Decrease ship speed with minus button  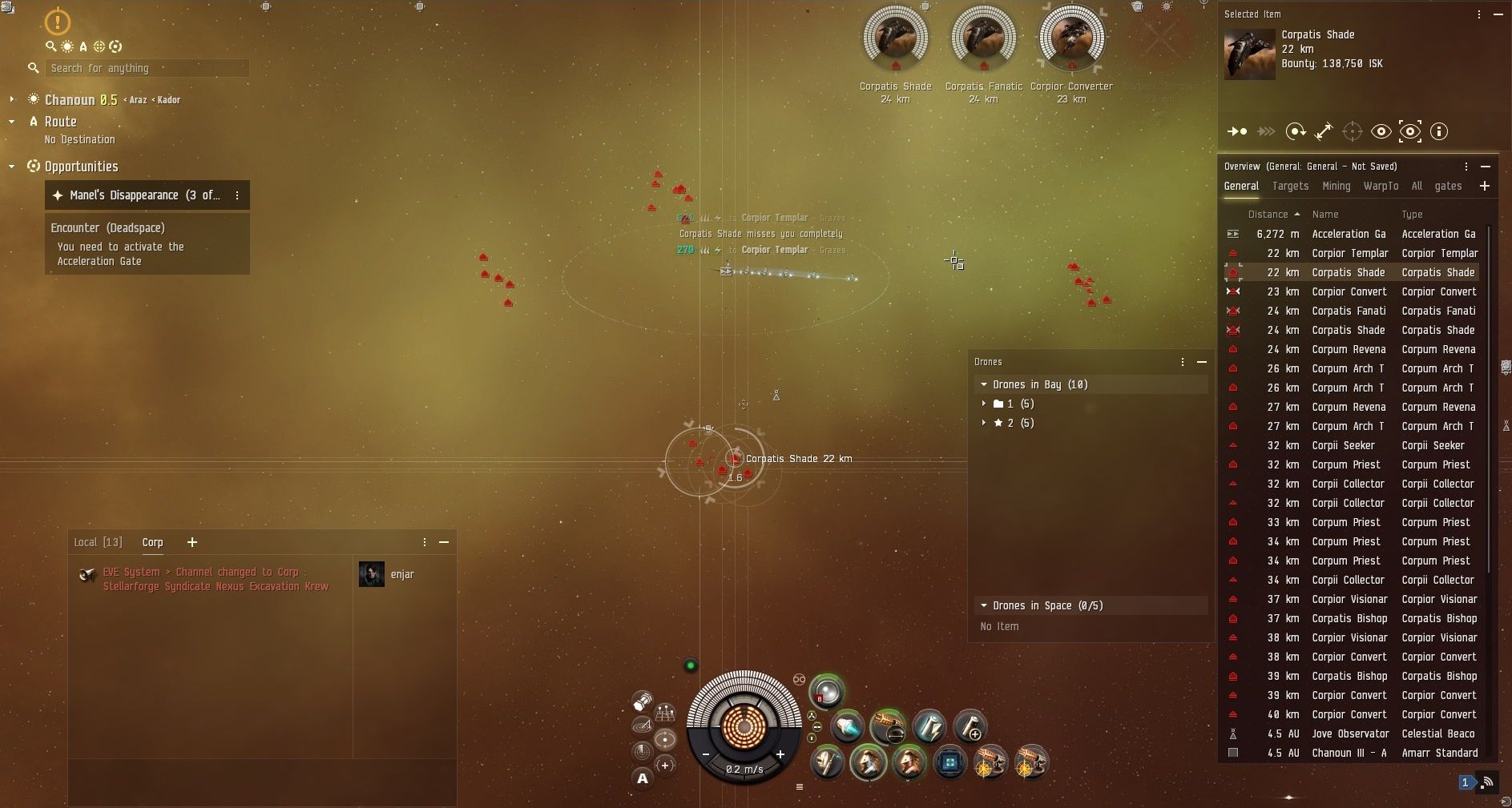coord(706,754)
